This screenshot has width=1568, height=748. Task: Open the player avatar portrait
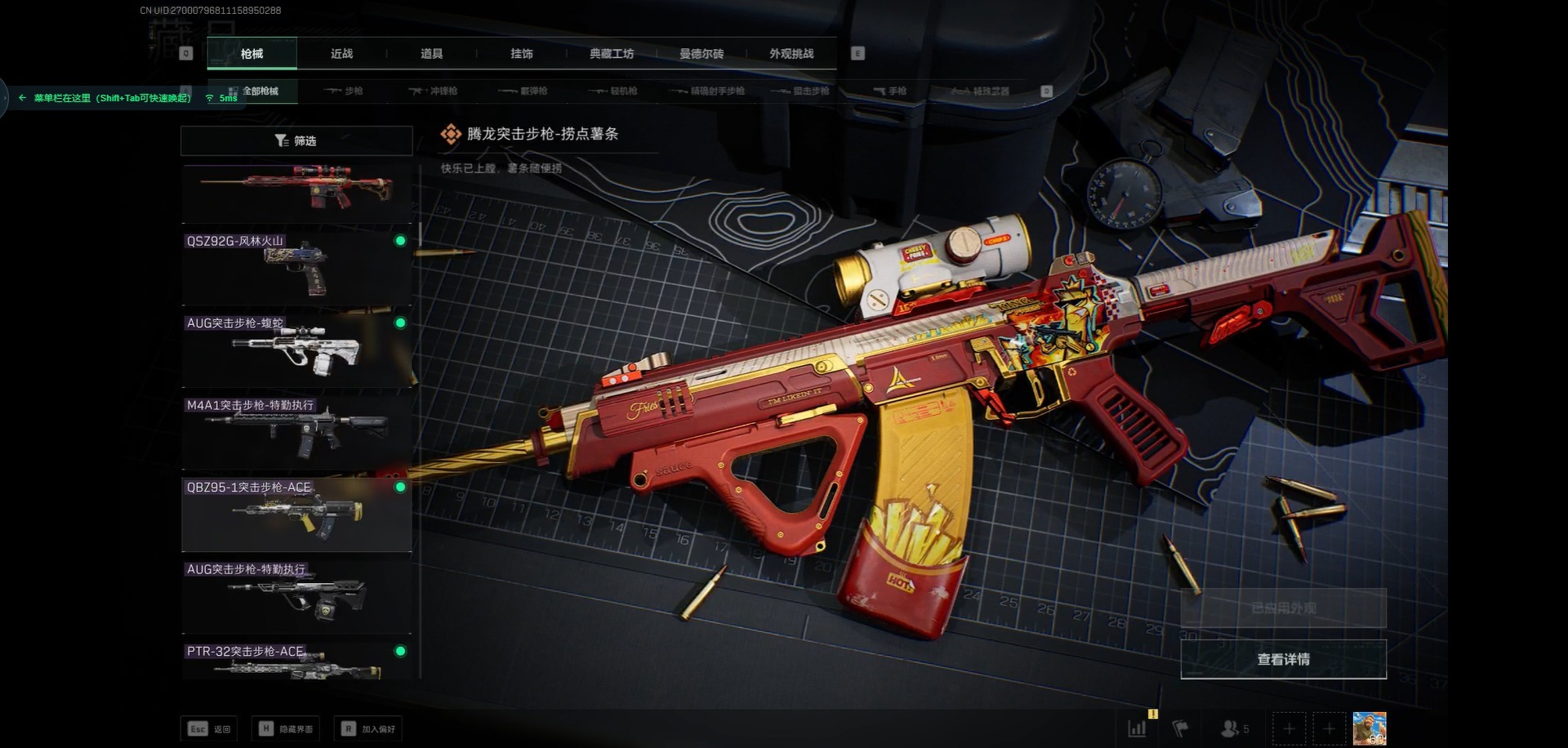pyautogui.click(x=1369, y=728)
